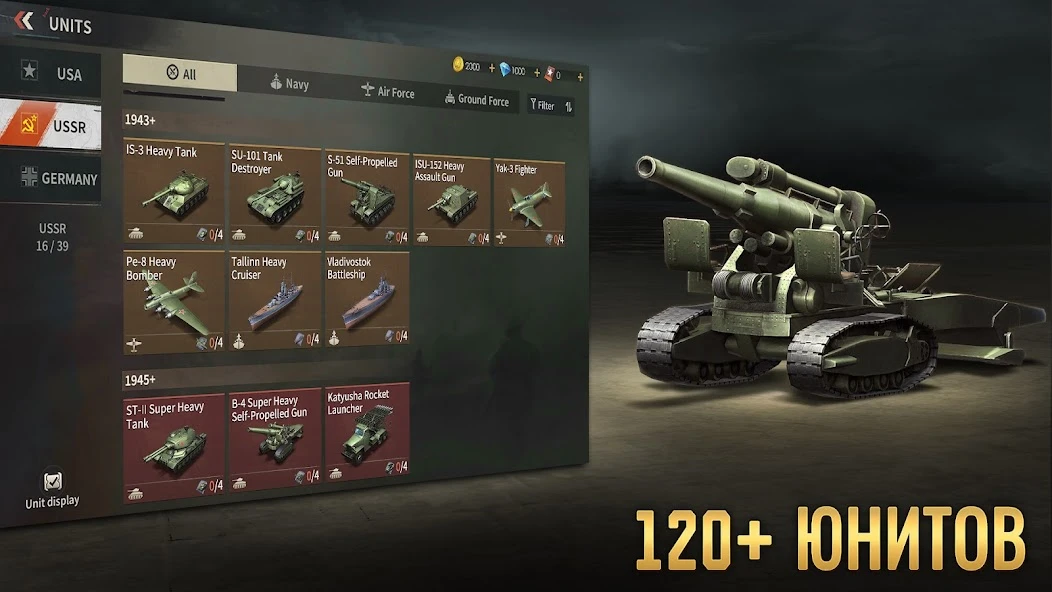
Task: Choose the Pe-8 Heavy Bomber card
Action: (x=173, y=300)
